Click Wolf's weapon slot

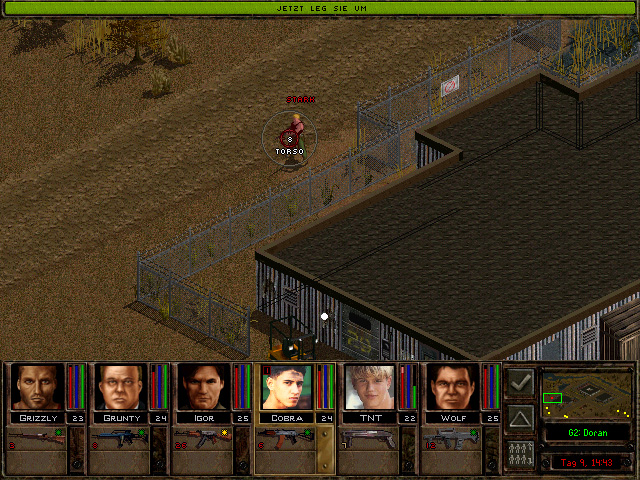click(451, 438)
